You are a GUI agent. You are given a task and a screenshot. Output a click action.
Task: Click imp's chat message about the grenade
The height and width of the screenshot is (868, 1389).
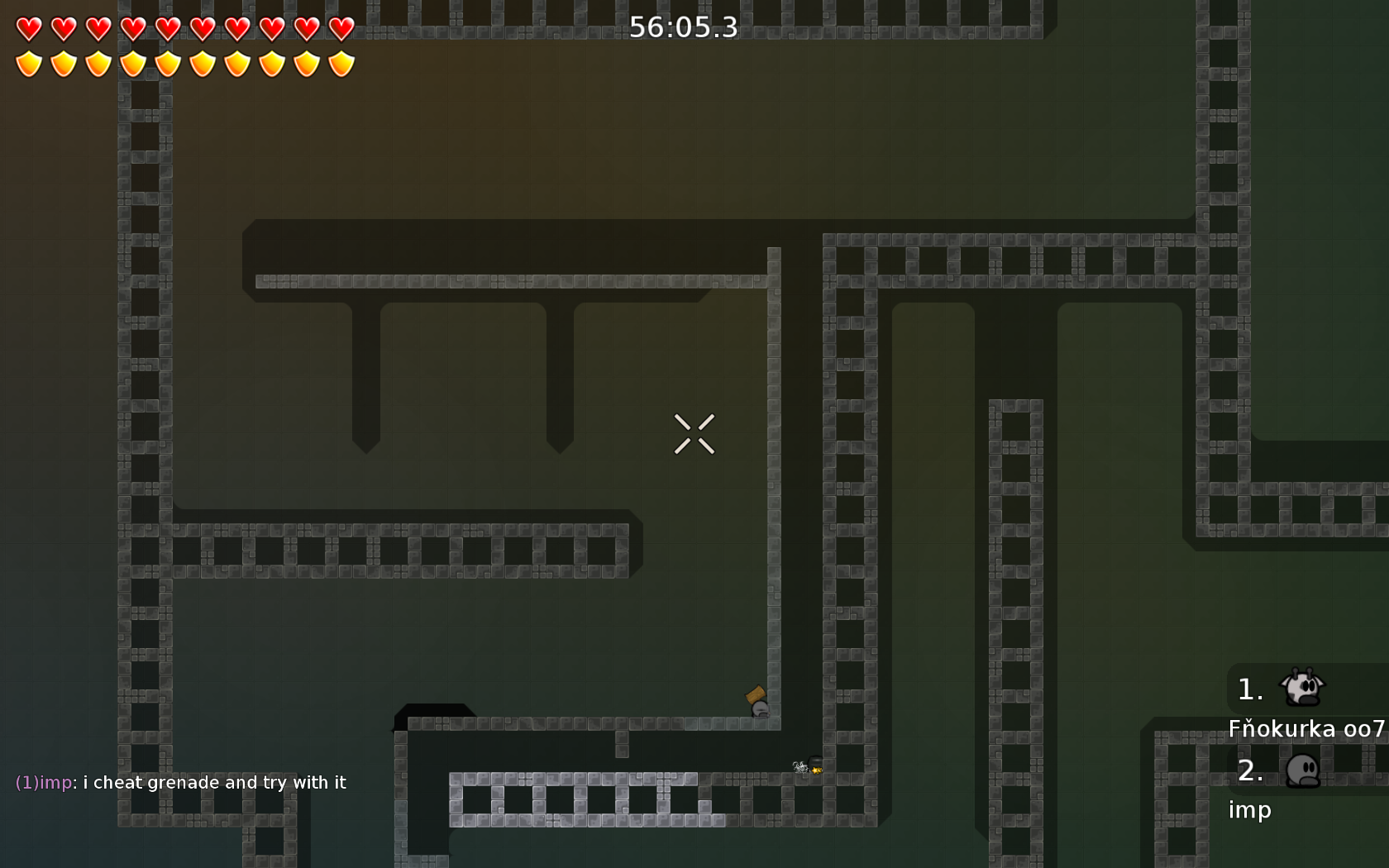[x=180, y=782]
